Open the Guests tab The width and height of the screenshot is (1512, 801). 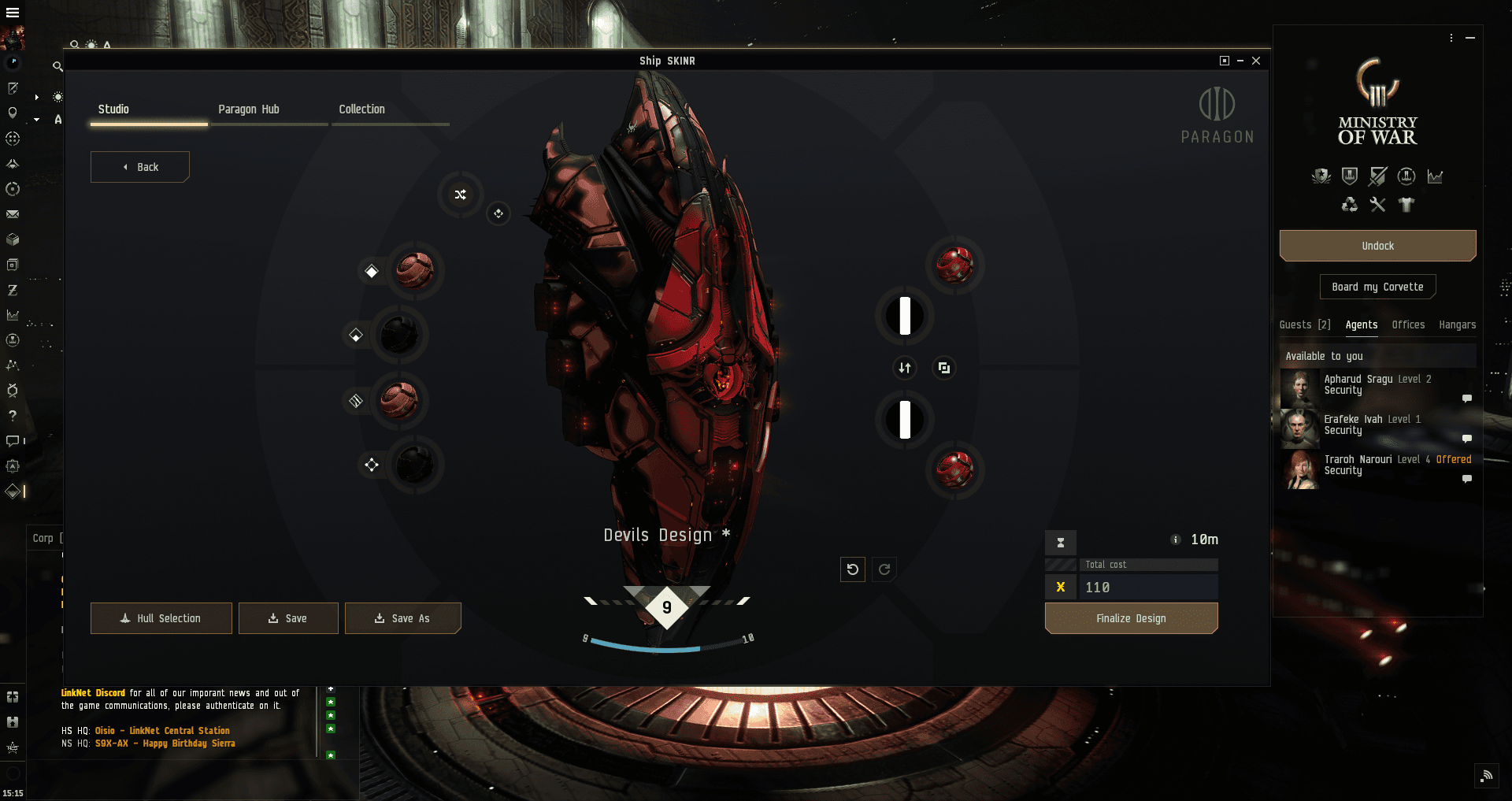click(1304, 324)
